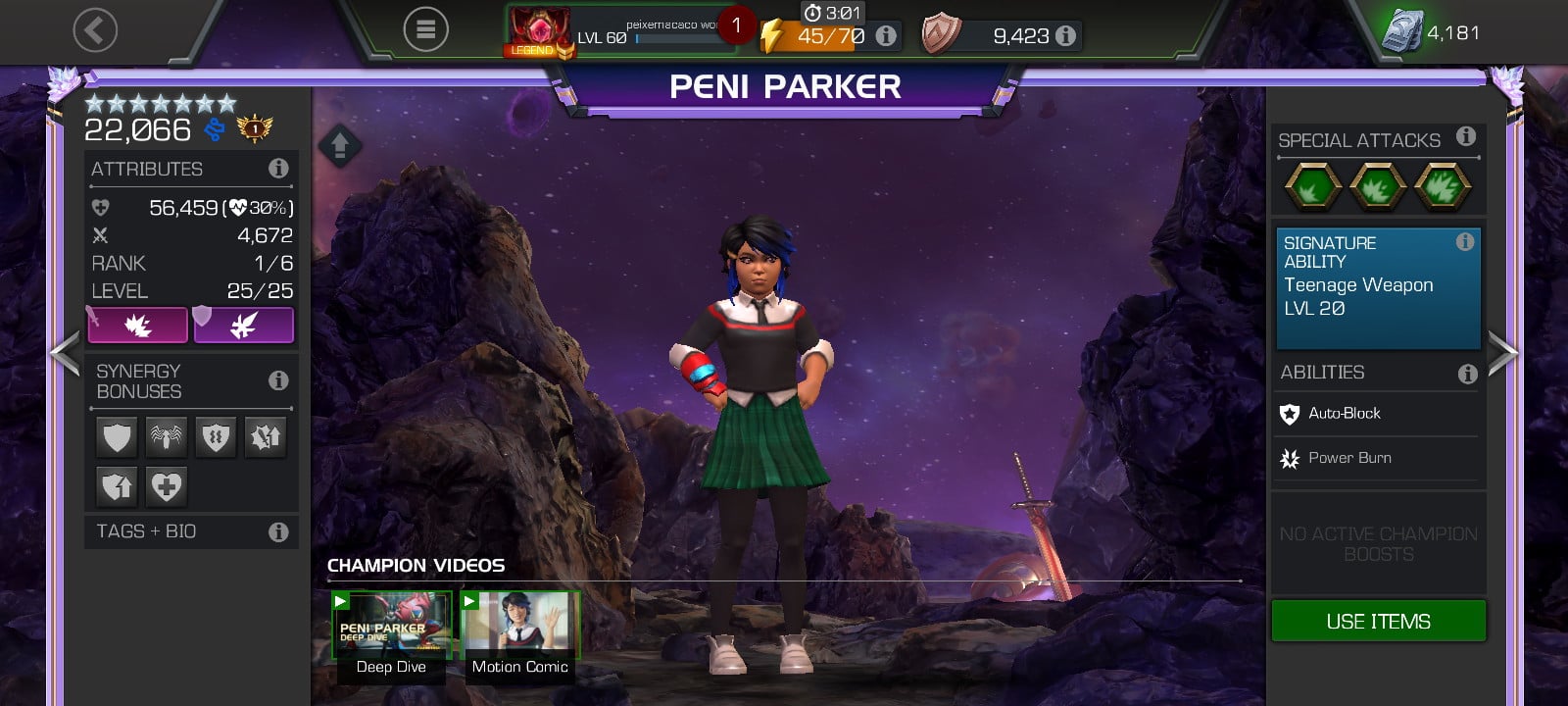Open Synergy Bonuses info

tap(278, 380)
